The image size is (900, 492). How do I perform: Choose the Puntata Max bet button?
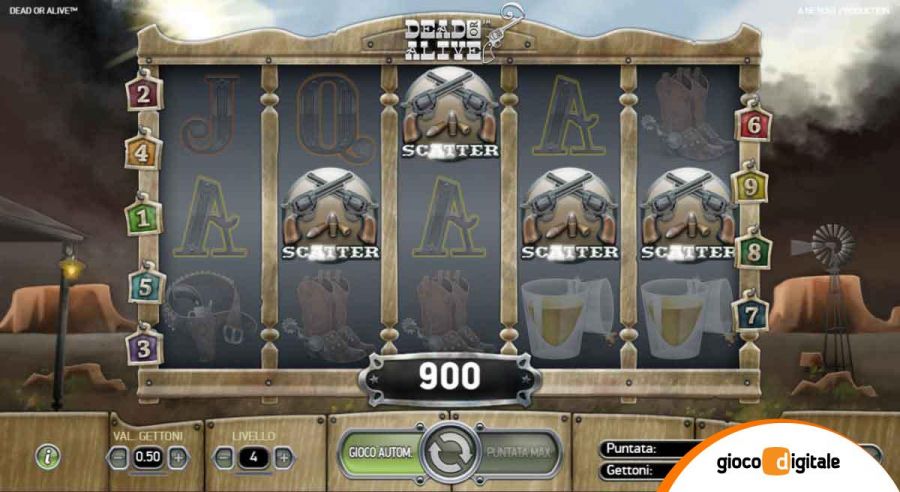pos(520,453)
